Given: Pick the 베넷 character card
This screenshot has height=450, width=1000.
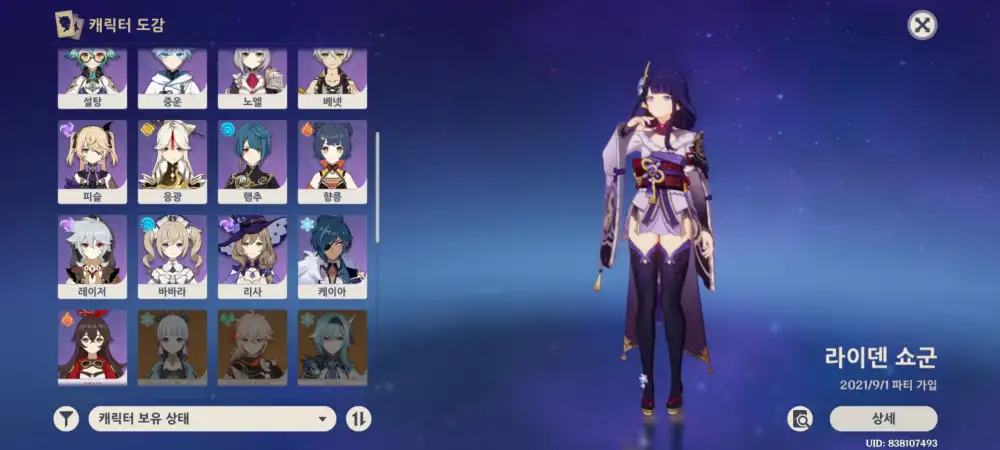Looking at the screenshot, I should coord(332,77).
